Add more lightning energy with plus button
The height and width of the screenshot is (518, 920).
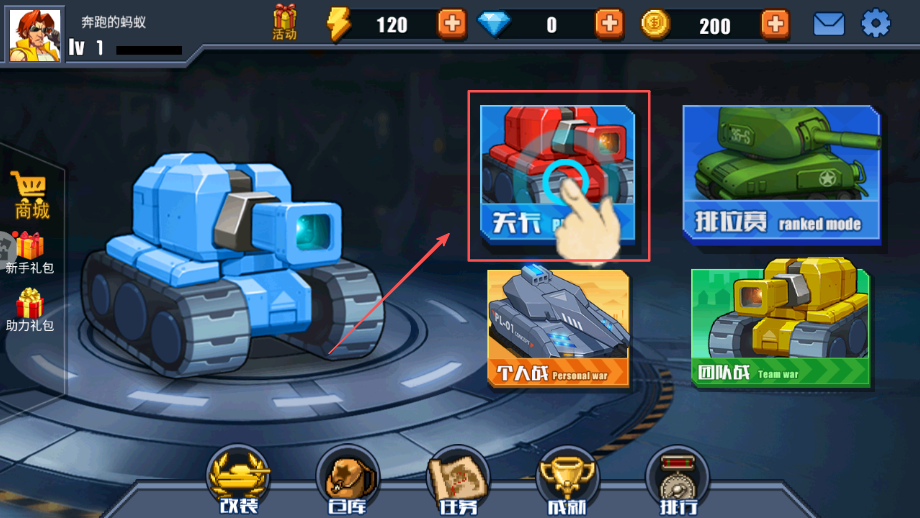(452, 23)
